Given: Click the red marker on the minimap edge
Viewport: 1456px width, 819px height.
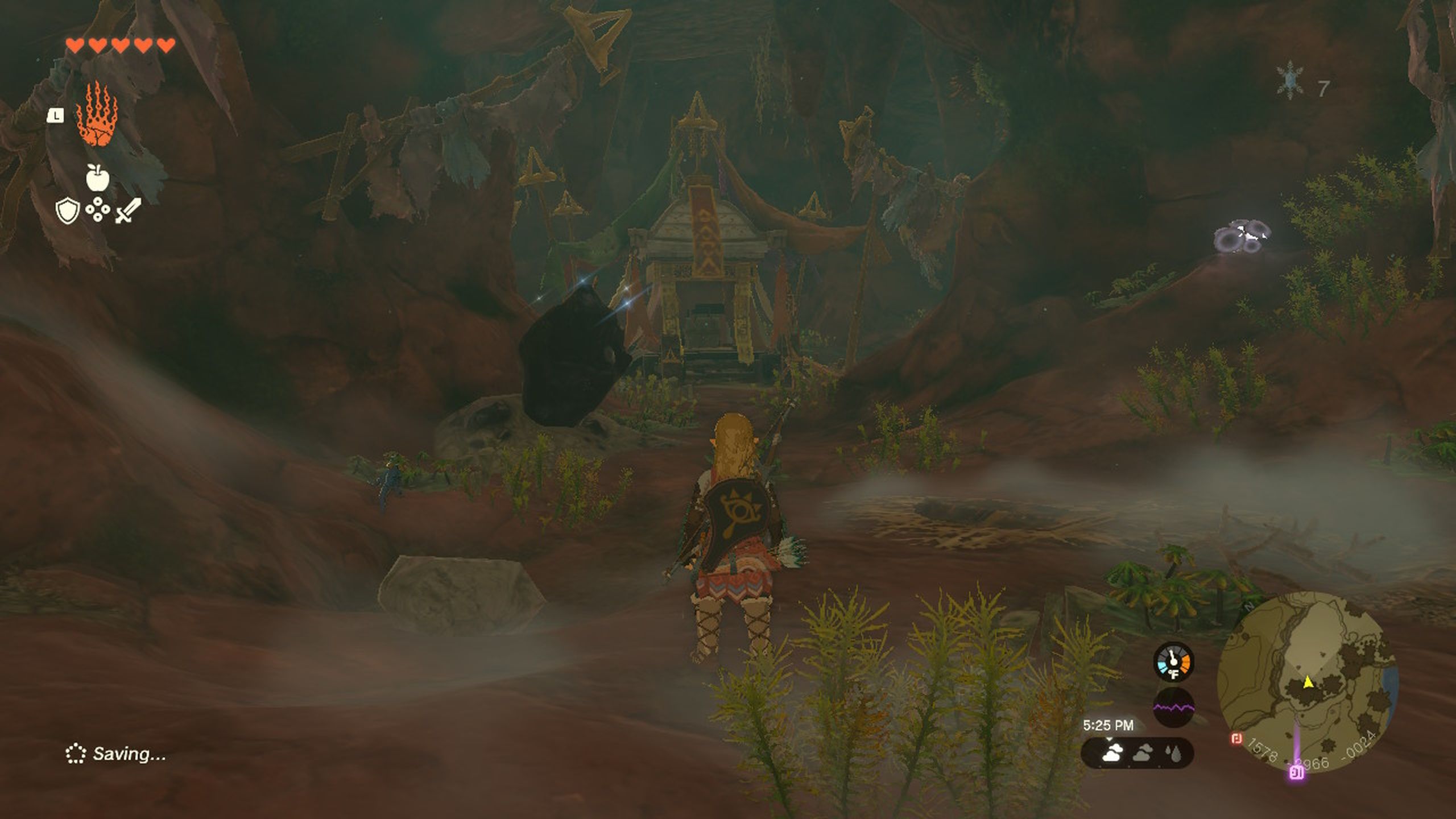Looking at the screenshot, I should pos(1235,740).
